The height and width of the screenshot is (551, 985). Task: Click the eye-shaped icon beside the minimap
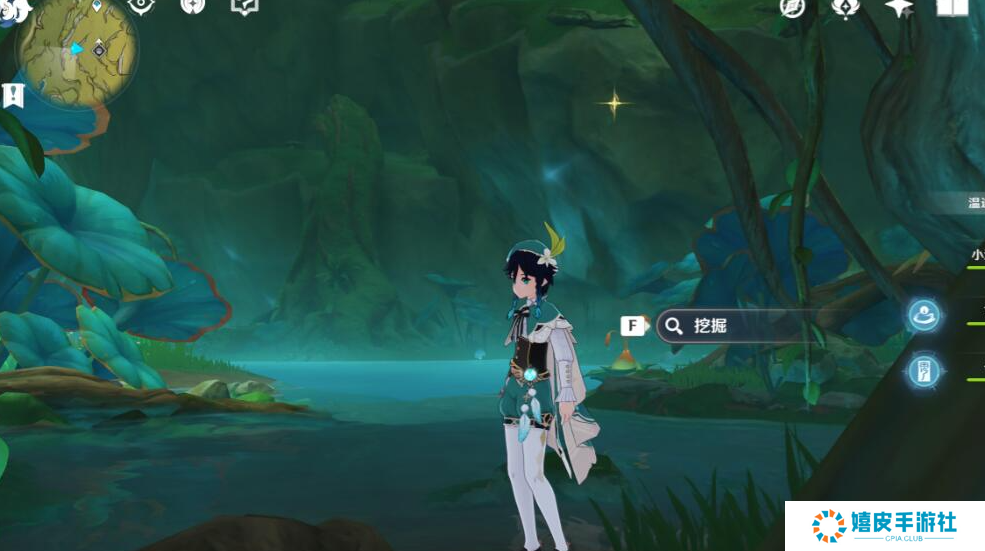coord(141,5)
